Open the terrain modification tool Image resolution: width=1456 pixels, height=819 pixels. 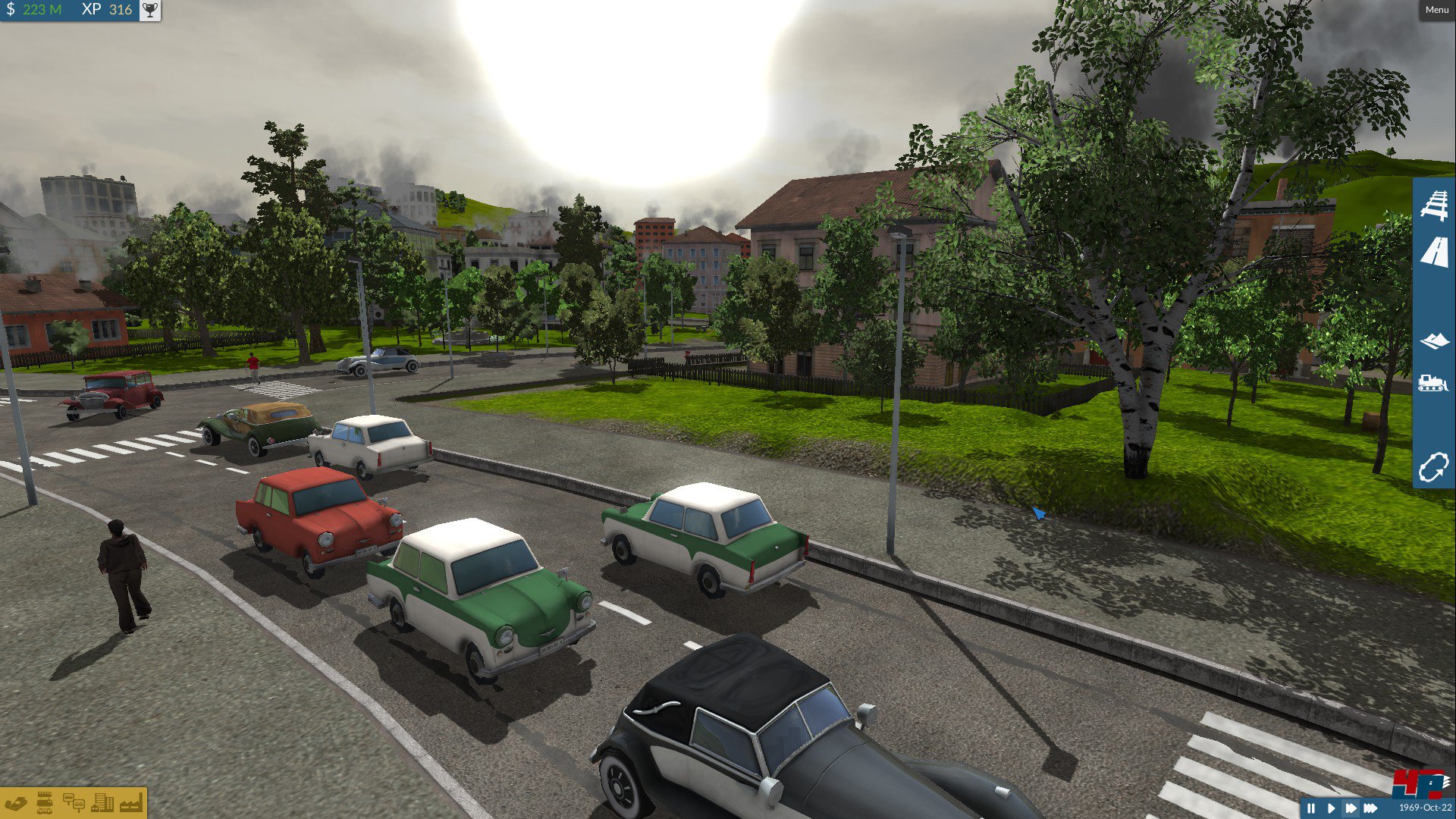(x=1433, y=342)
